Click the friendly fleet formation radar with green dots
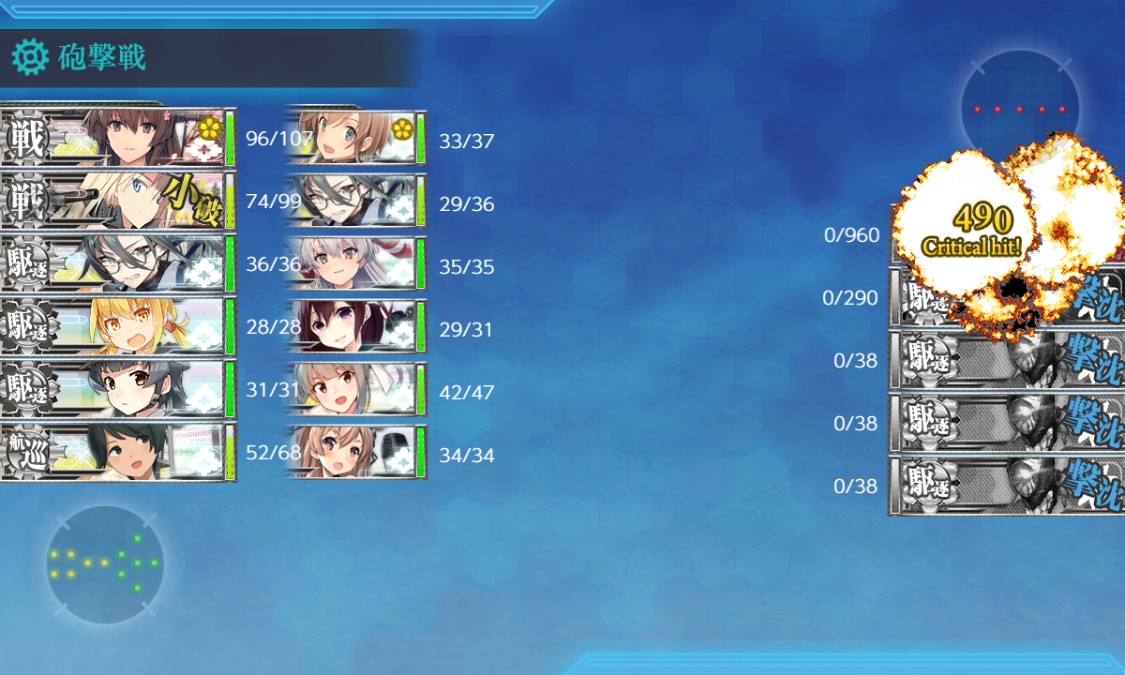The image size is (1125, 675). tap(105, 564)
